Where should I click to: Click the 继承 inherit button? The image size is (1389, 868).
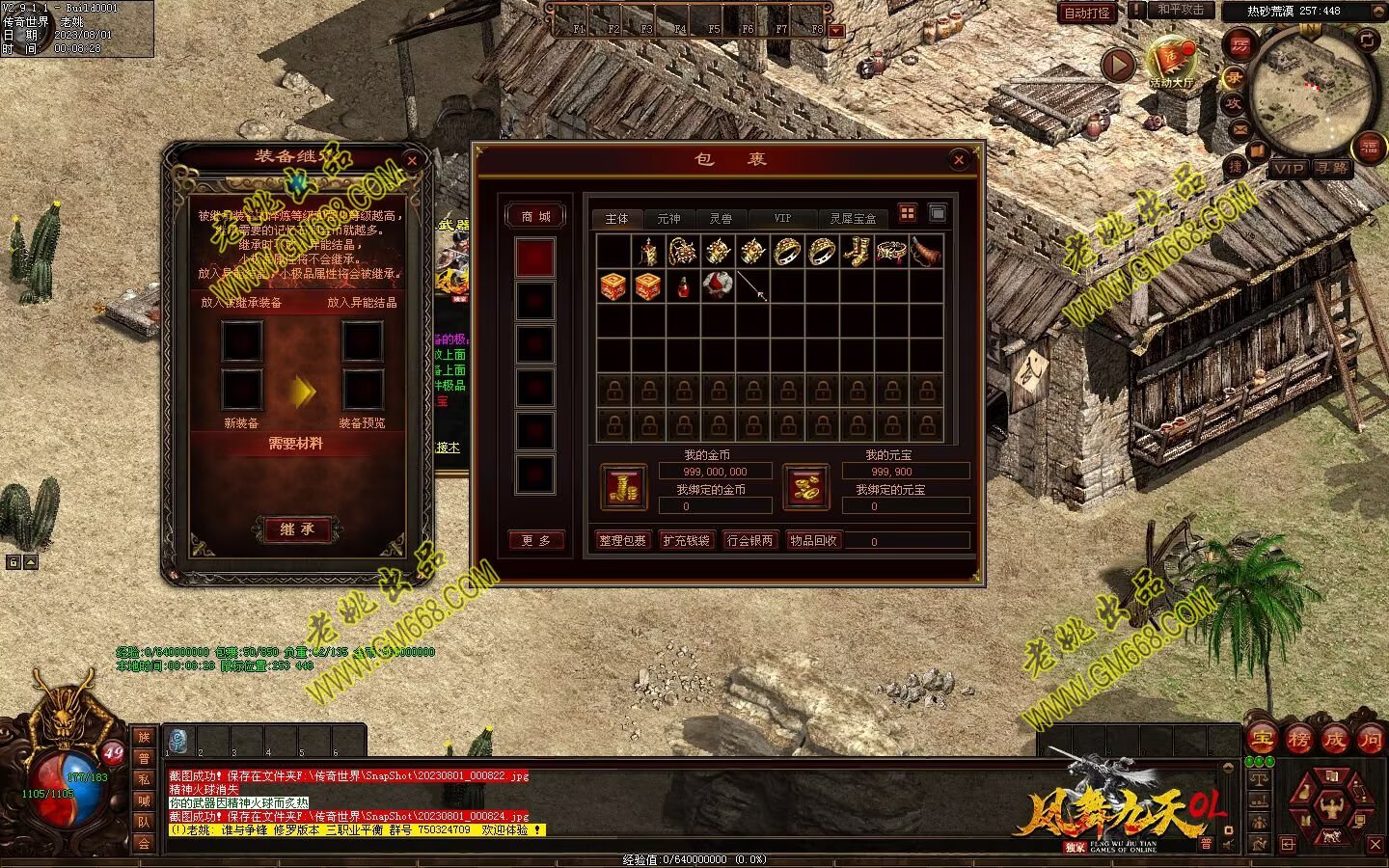(296, 529)
